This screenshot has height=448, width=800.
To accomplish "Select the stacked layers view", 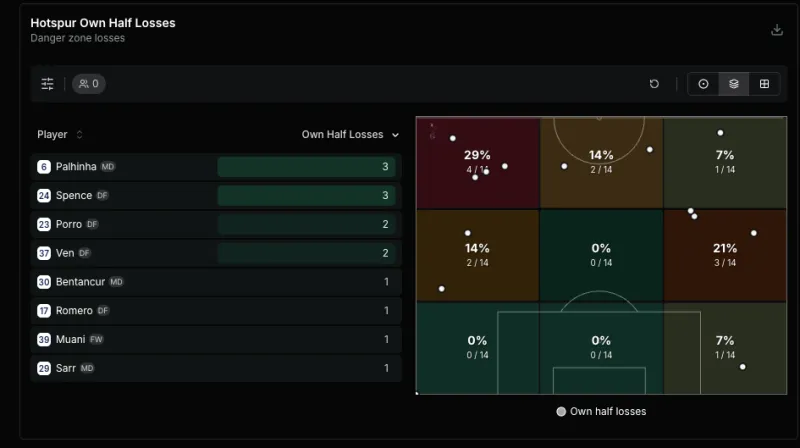I will click(734, 84).
